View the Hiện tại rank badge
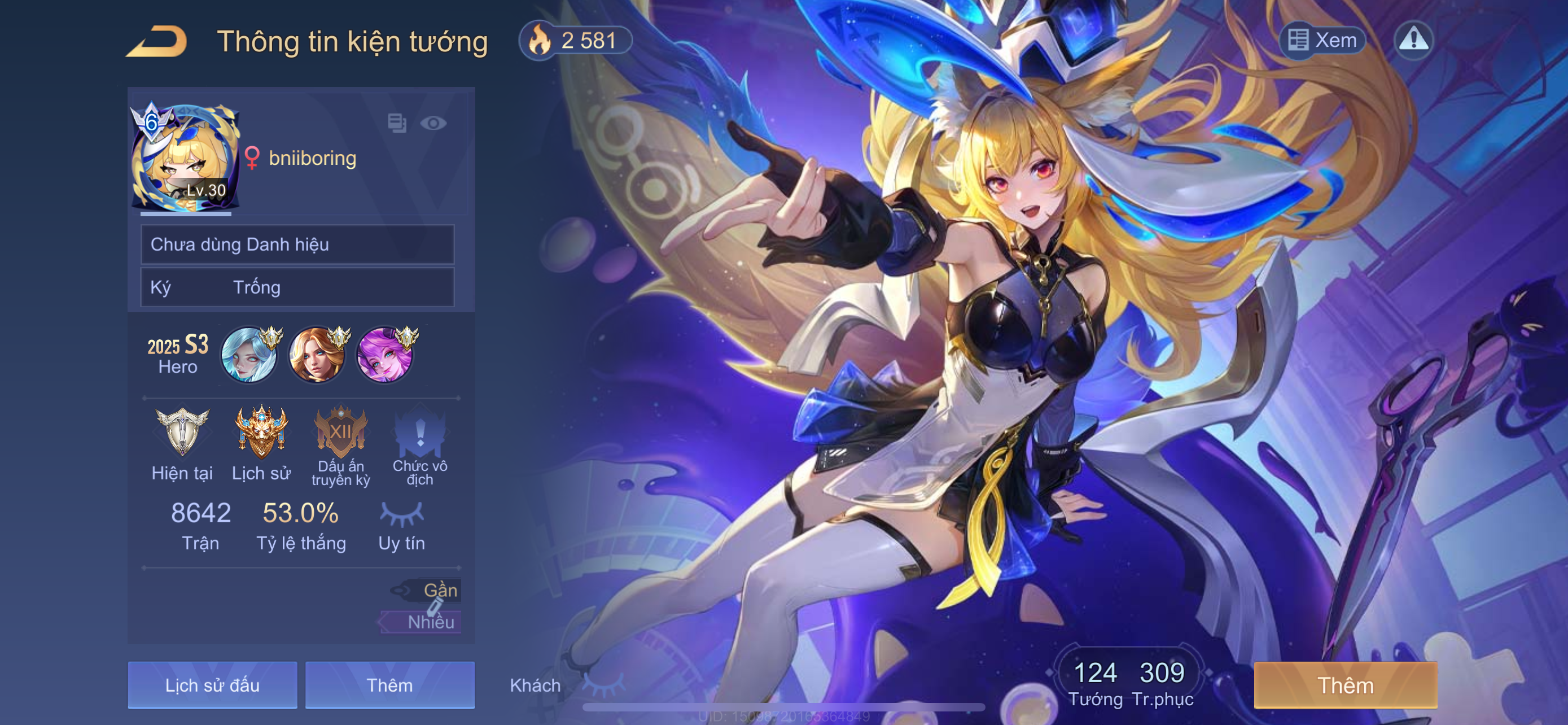The image size is (1568, 725). (x=182, y=432)
